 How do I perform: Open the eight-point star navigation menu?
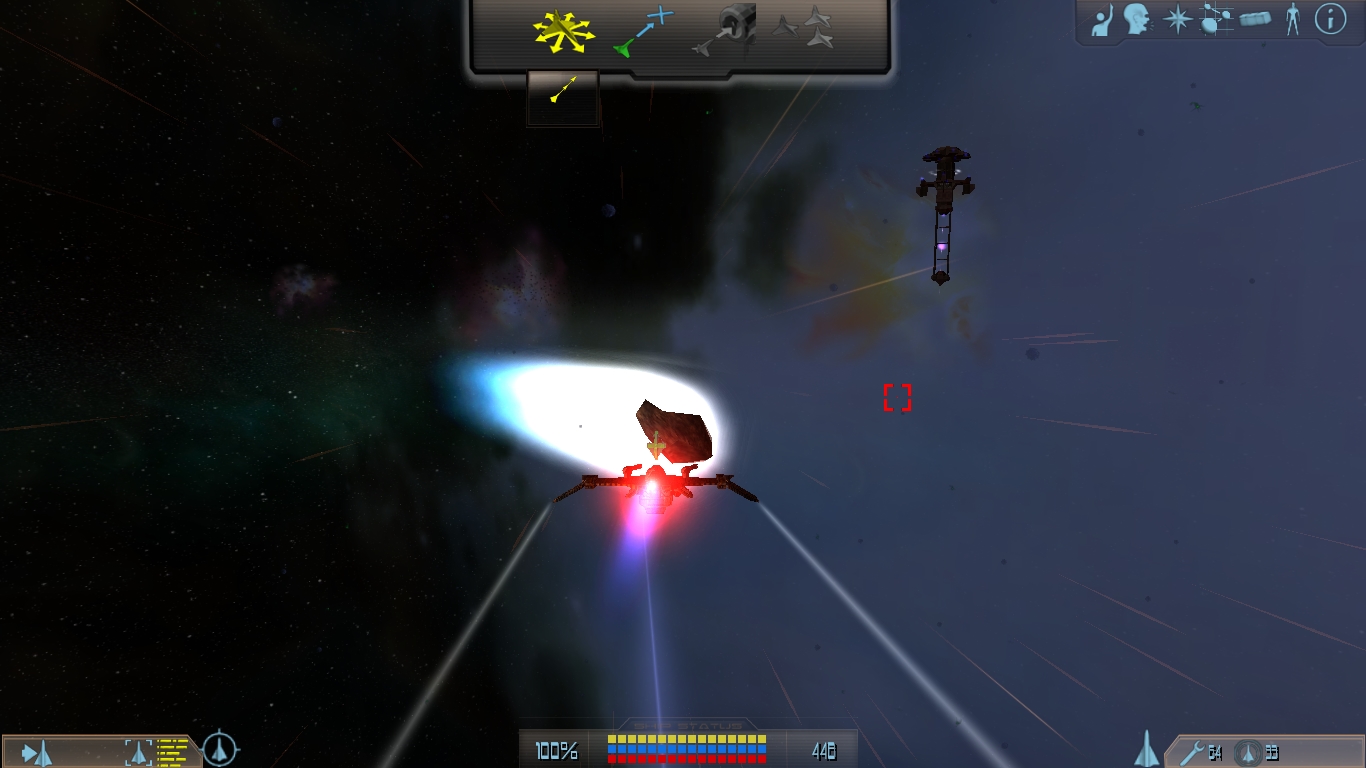coord(1178,20)
